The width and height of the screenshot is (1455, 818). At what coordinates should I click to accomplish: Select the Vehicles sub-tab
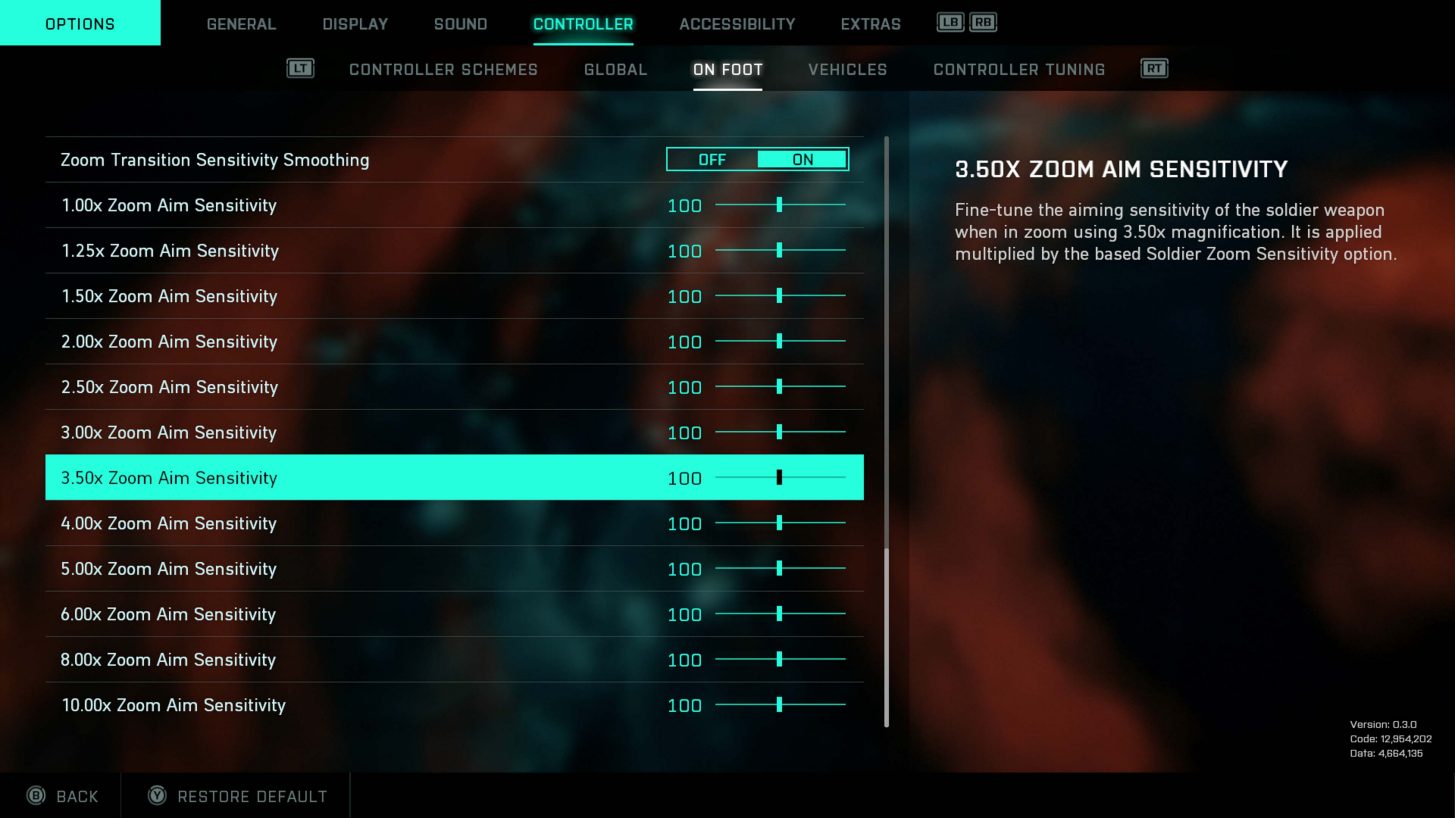click(847, 69)
